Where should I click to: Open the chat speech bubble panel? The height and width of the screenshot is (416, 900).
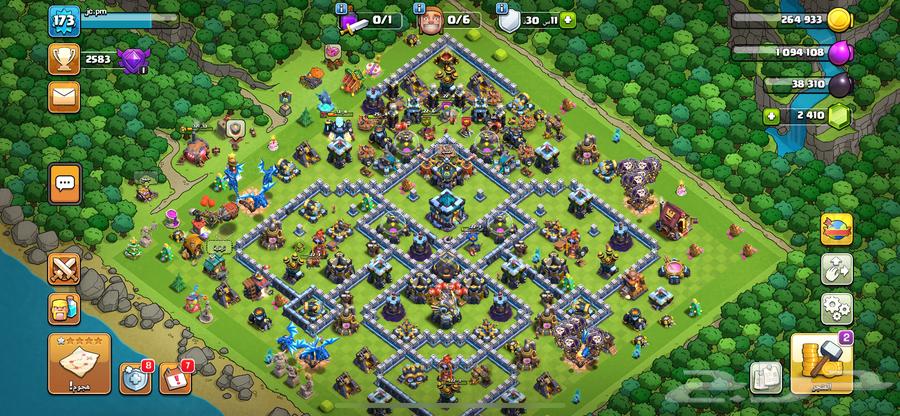tap(65, 183)
